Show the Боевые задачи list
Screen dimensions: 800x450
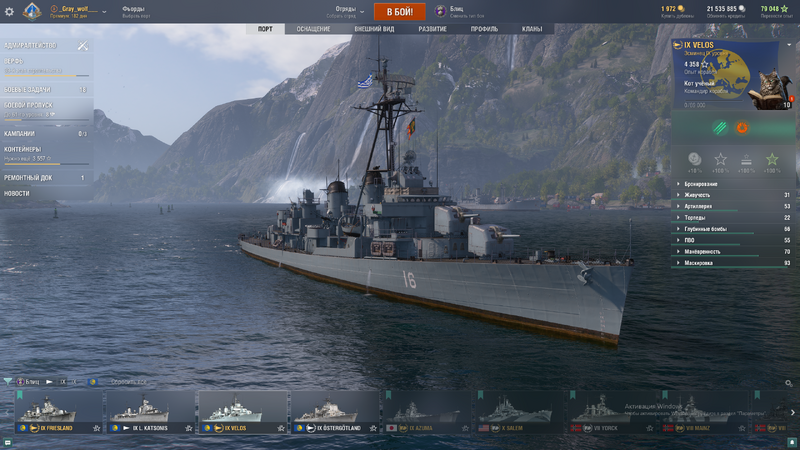click(x=30, y=90)
